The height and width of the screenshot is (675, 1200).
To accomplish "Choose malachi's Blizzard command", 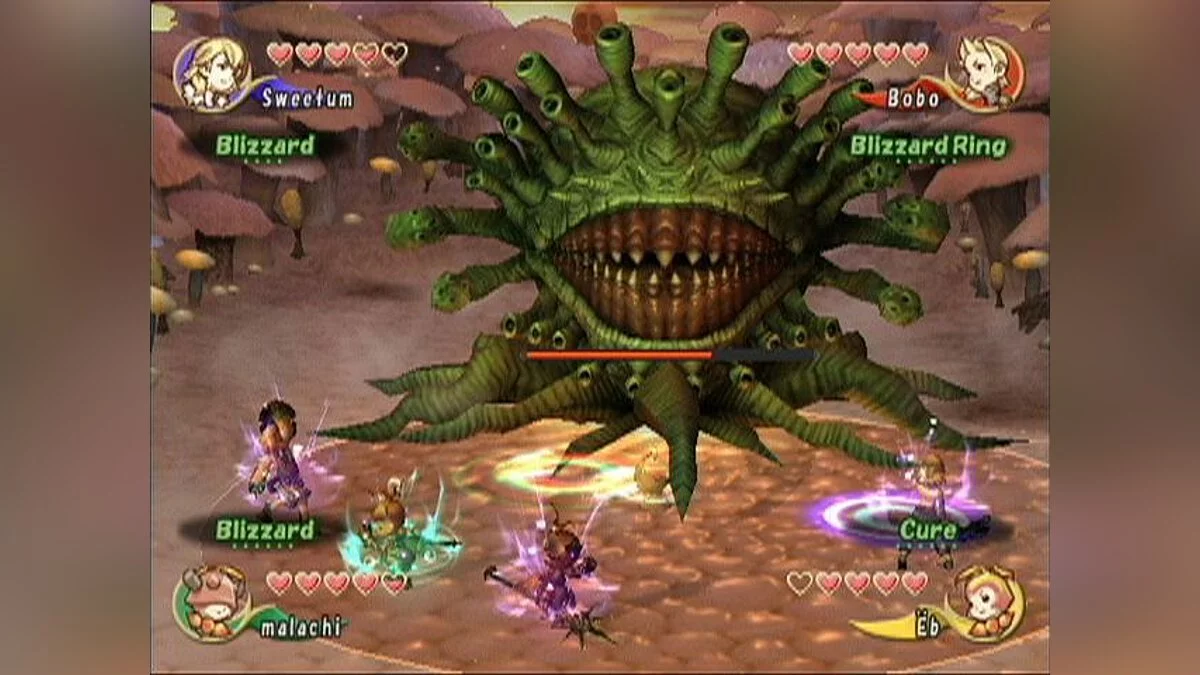I will pyautogui.click(x=265, y=530).
